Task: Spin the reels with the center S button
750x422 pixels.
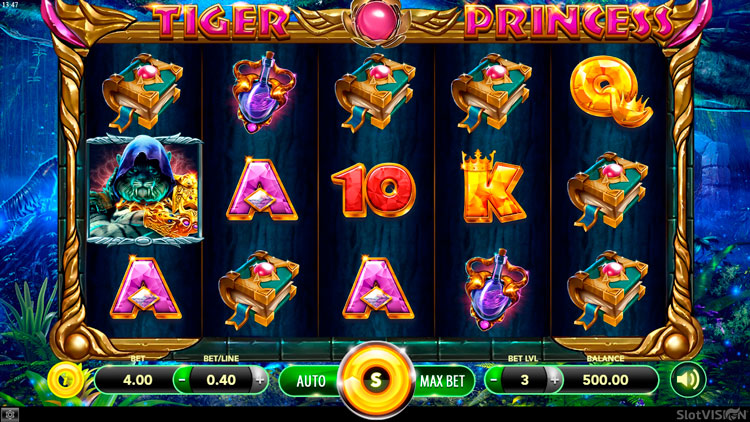Action: [375, 380]
